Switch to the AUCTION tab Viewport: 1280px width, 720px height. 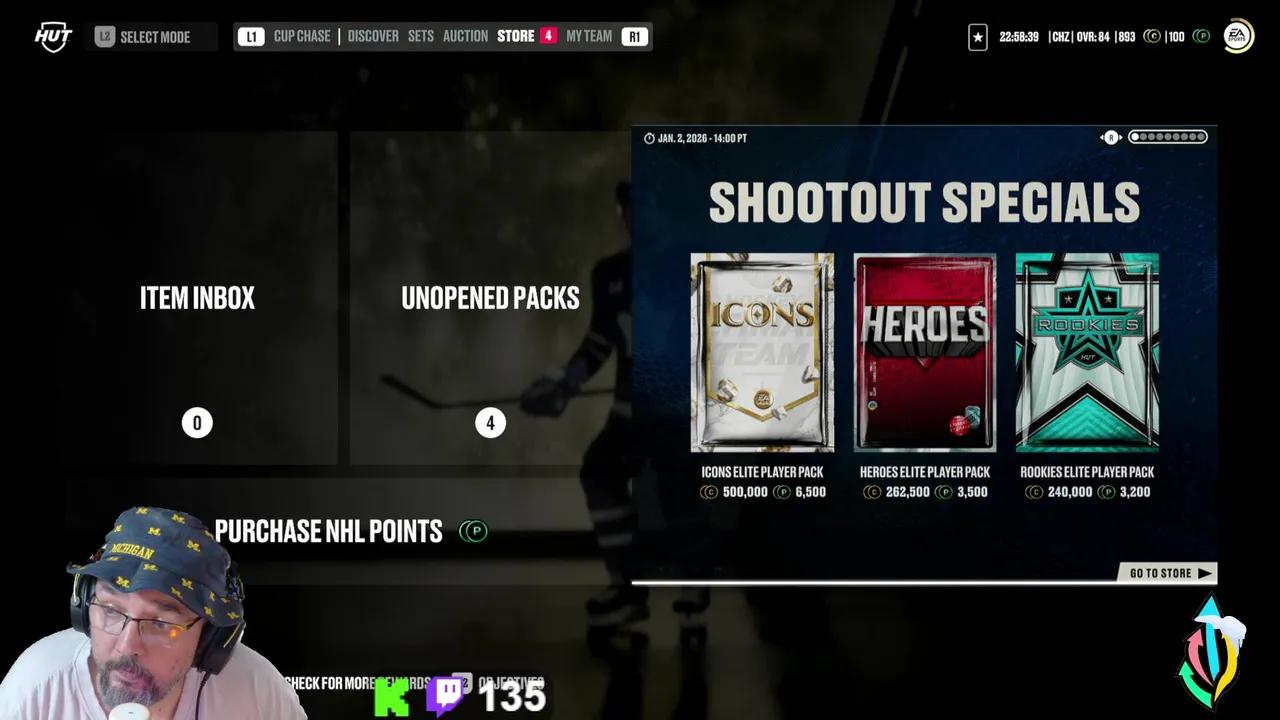[x=465, y=36]
